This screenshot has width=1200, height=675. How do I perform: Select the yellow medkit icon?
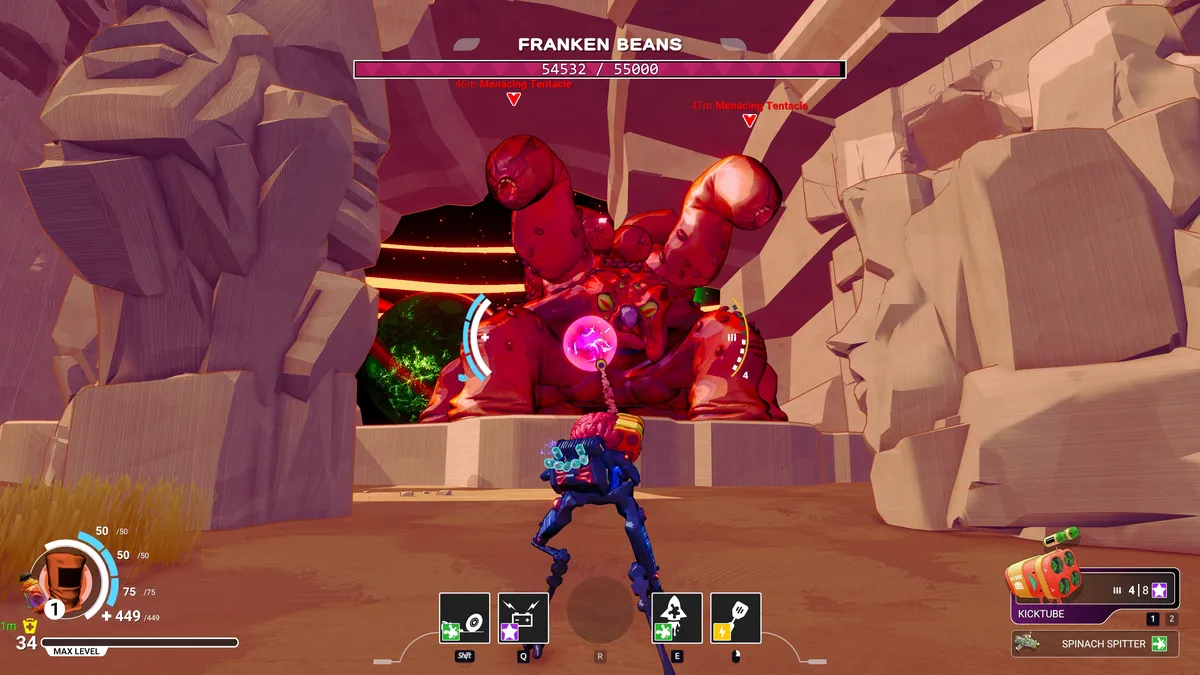[x=30, y=626]
